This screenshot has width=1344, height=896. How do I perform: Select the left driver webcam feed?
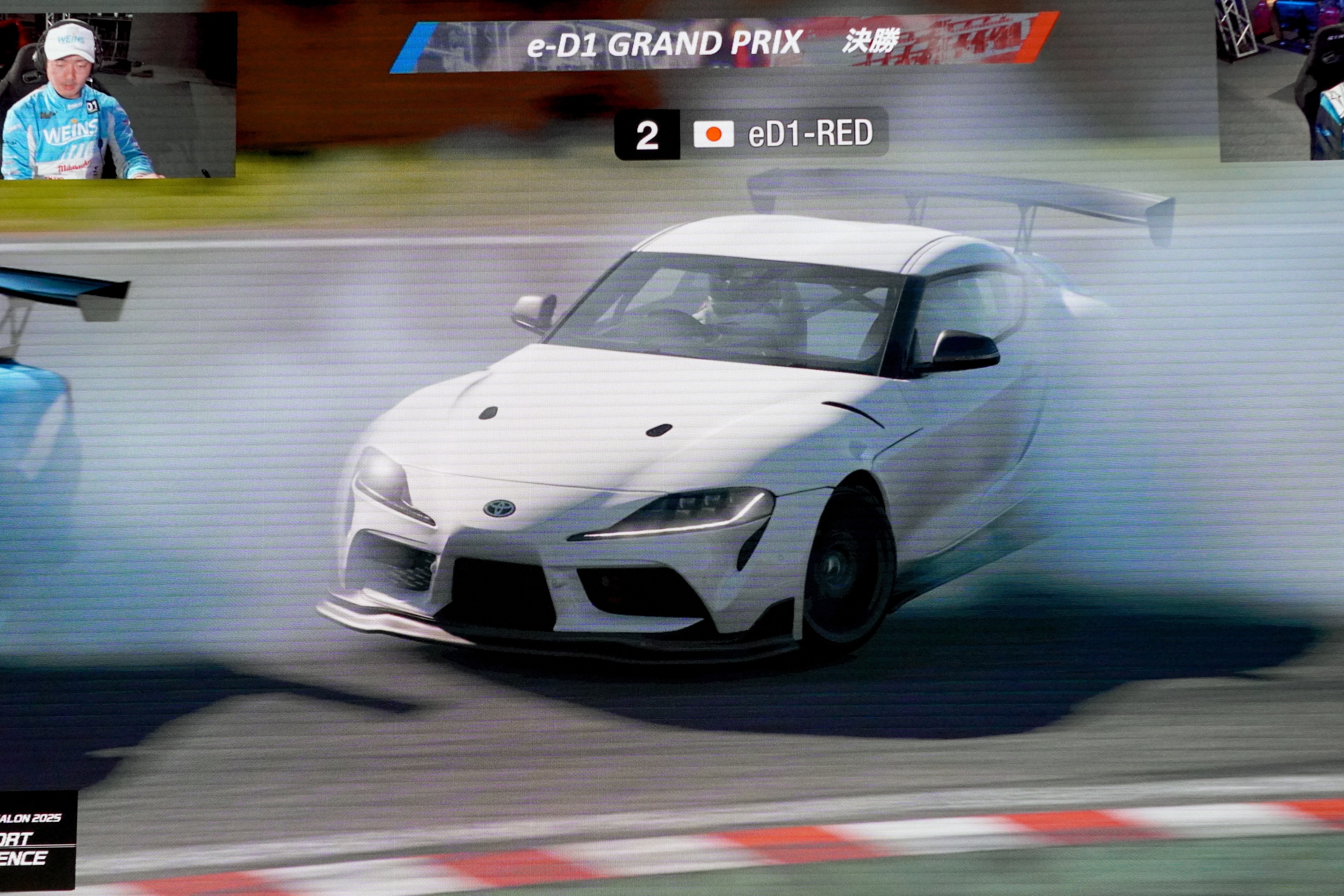coord(118,96)
